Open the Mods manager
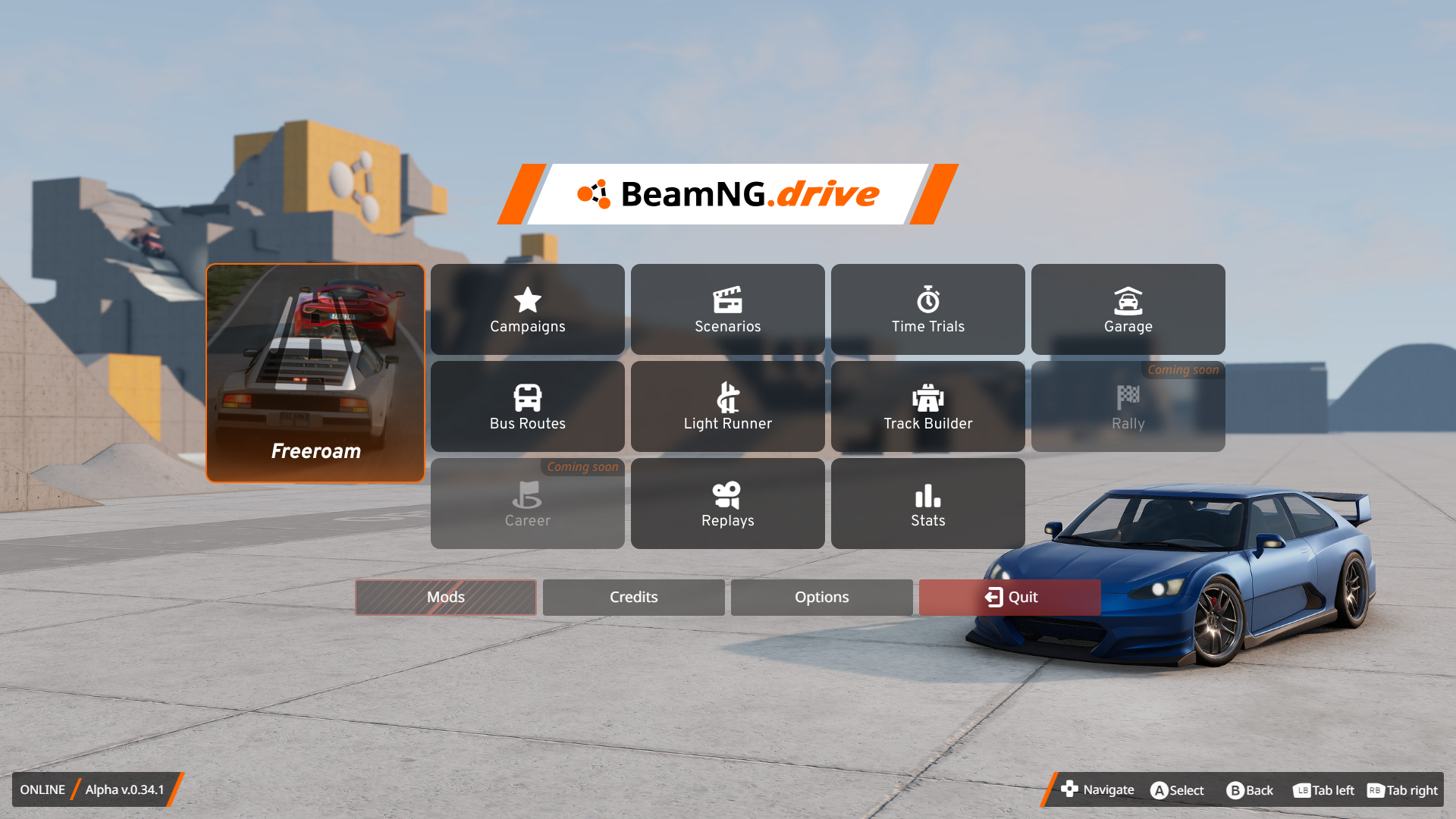 (446, 598)
